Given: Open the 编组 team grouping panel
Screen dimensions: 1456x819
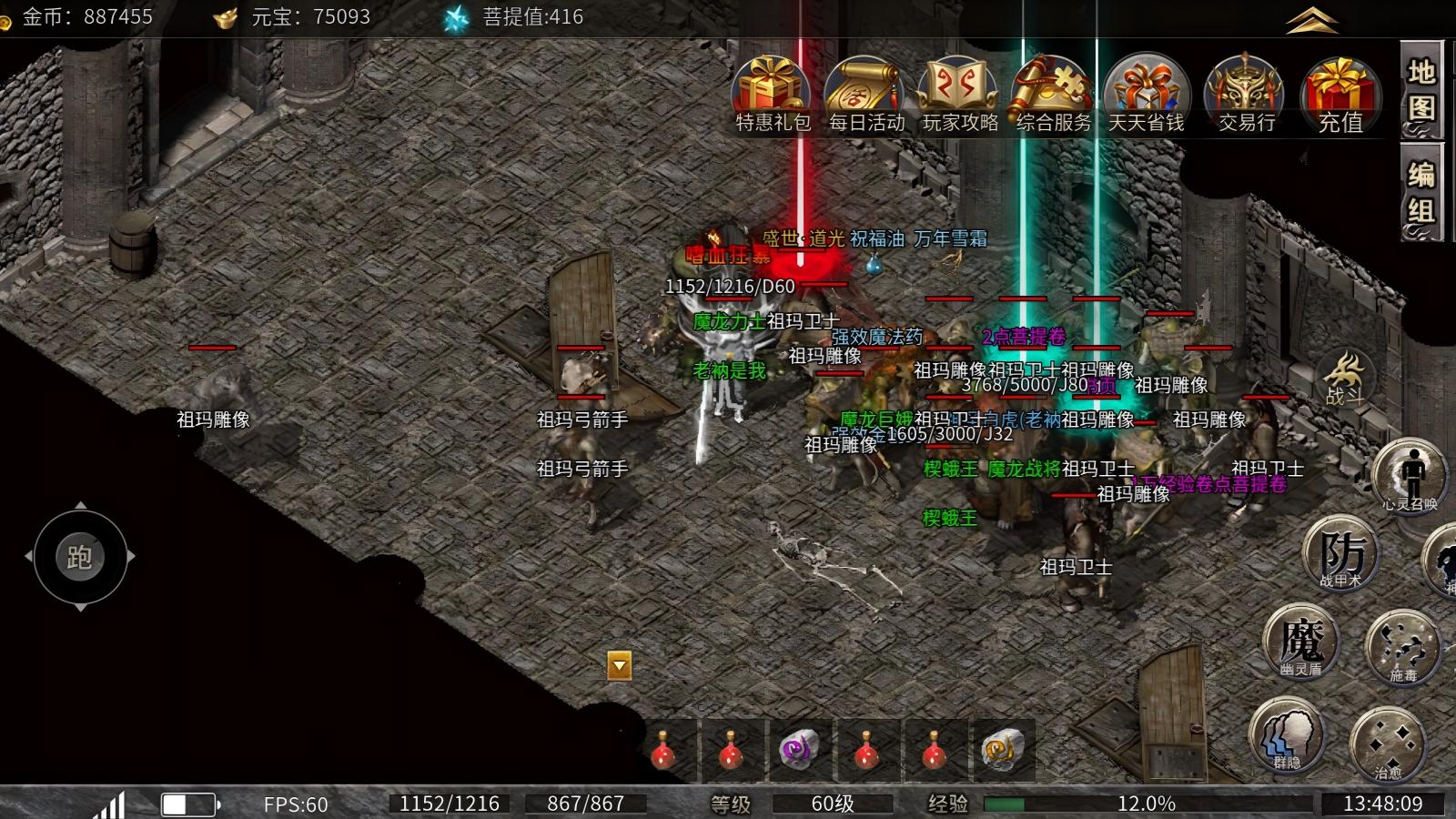Looking at the screenshot, I should click(x=1421, y=193).
